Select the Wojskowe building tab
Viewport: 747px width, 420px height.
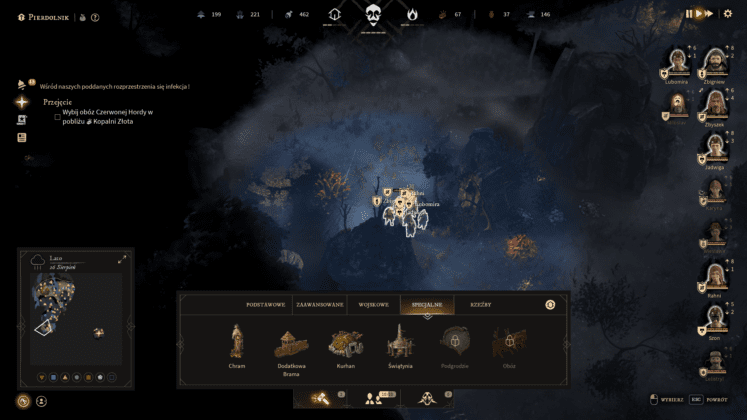tap(373, 304)
